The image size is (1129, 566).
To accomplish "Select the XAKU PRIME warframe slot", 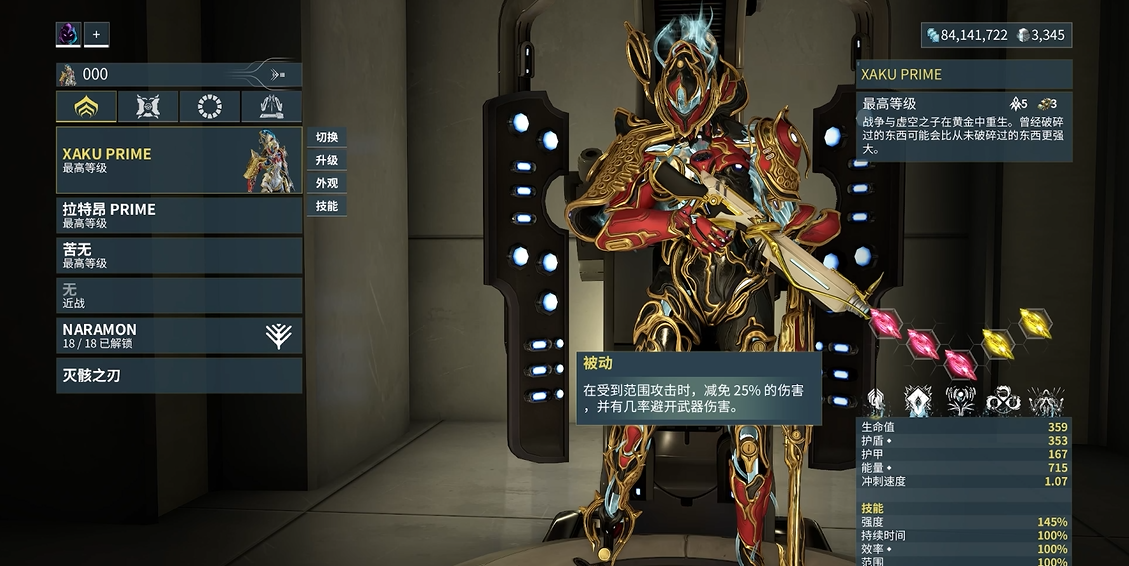I will 178,160.
